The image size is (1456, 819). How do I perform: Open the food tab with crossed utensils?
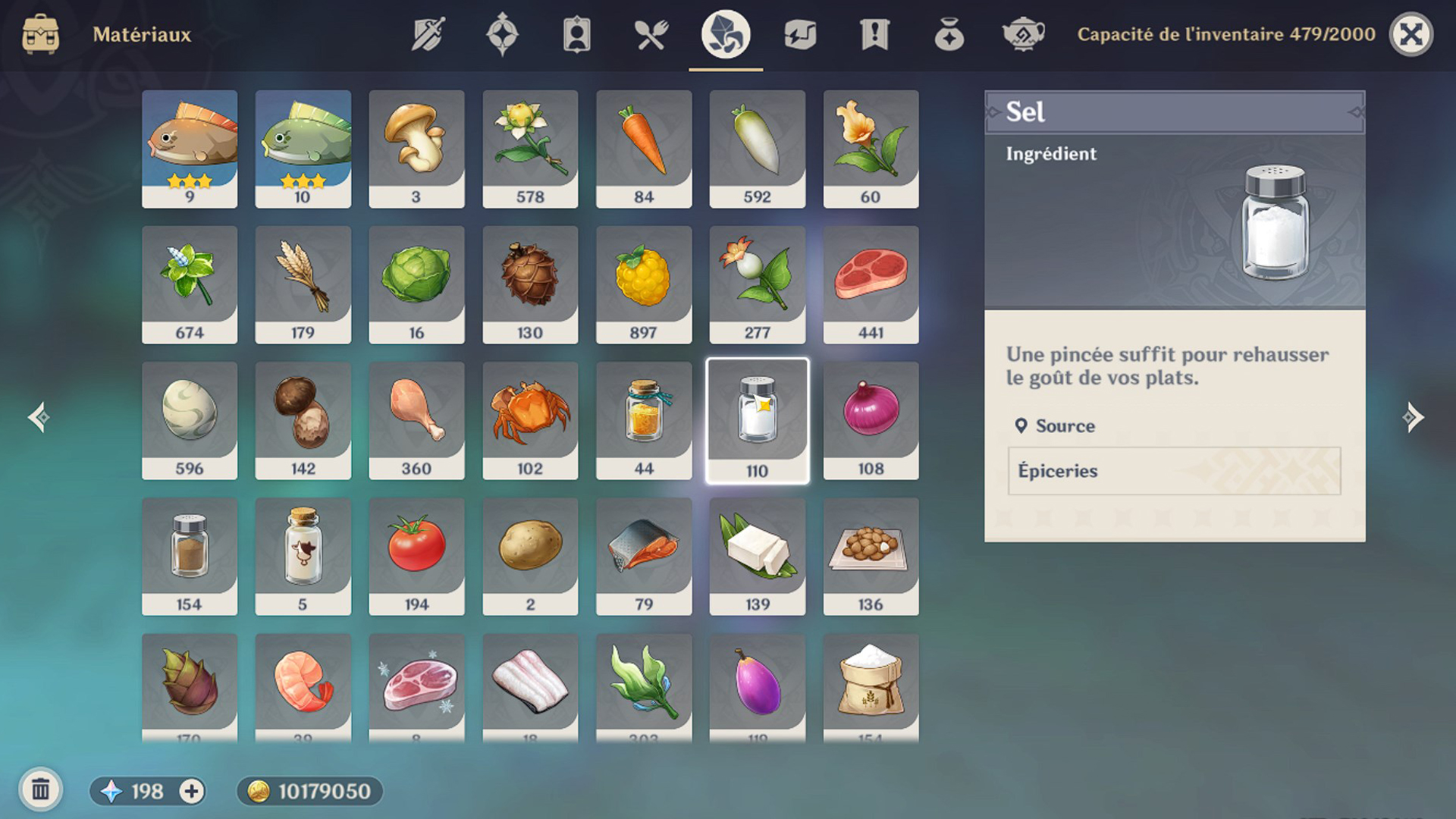point(651,34)
